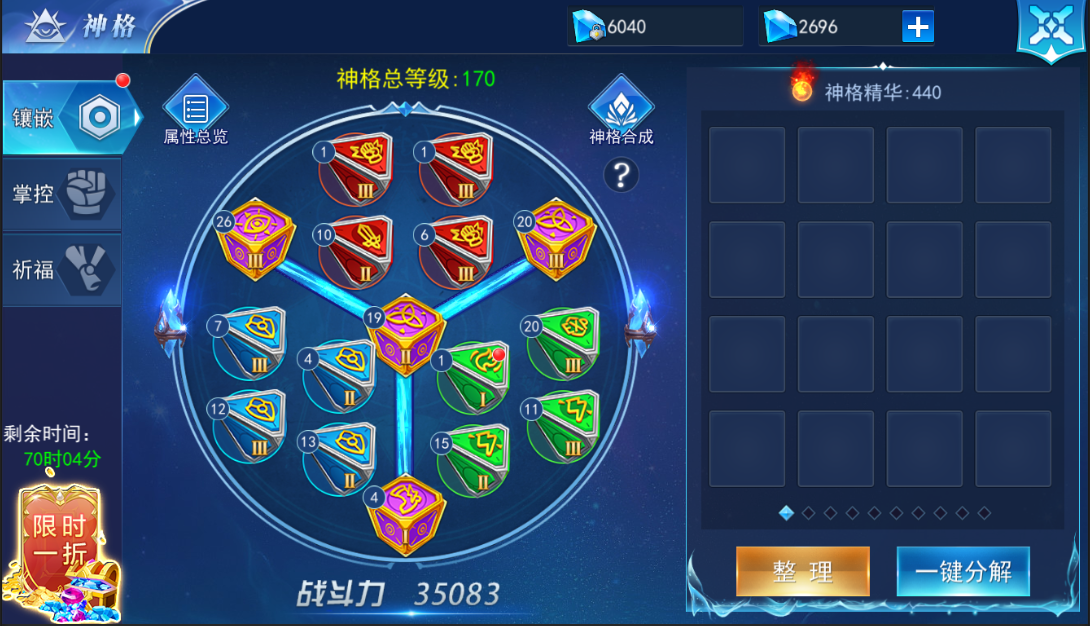The height and width of the screenshot is (626, 1090).
Task: Open 属性总览 attribute overview
Action: point(196,112)
